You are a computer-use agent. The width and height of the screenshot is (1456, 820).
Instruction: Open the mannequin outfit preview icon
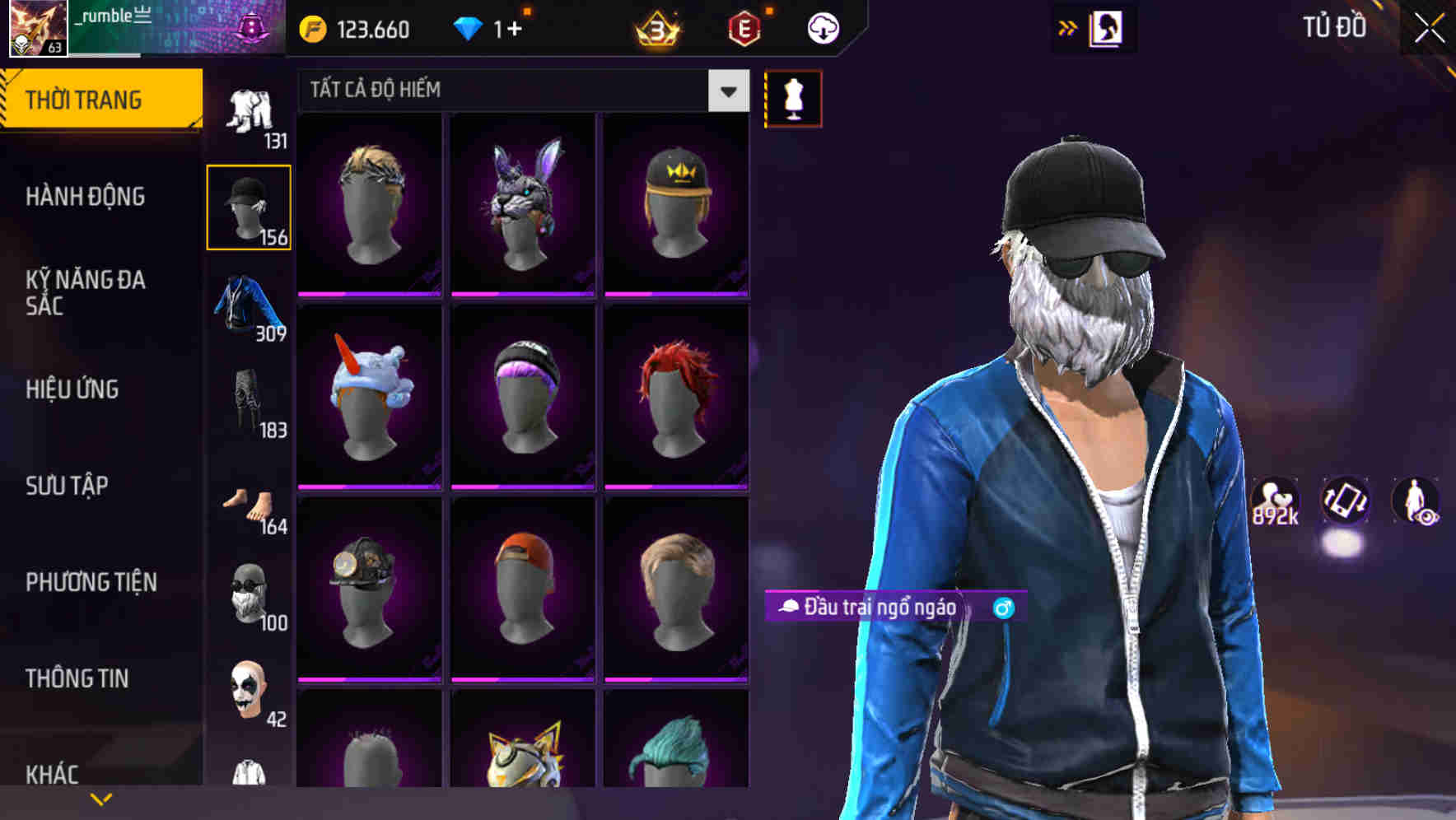(793, 98)
